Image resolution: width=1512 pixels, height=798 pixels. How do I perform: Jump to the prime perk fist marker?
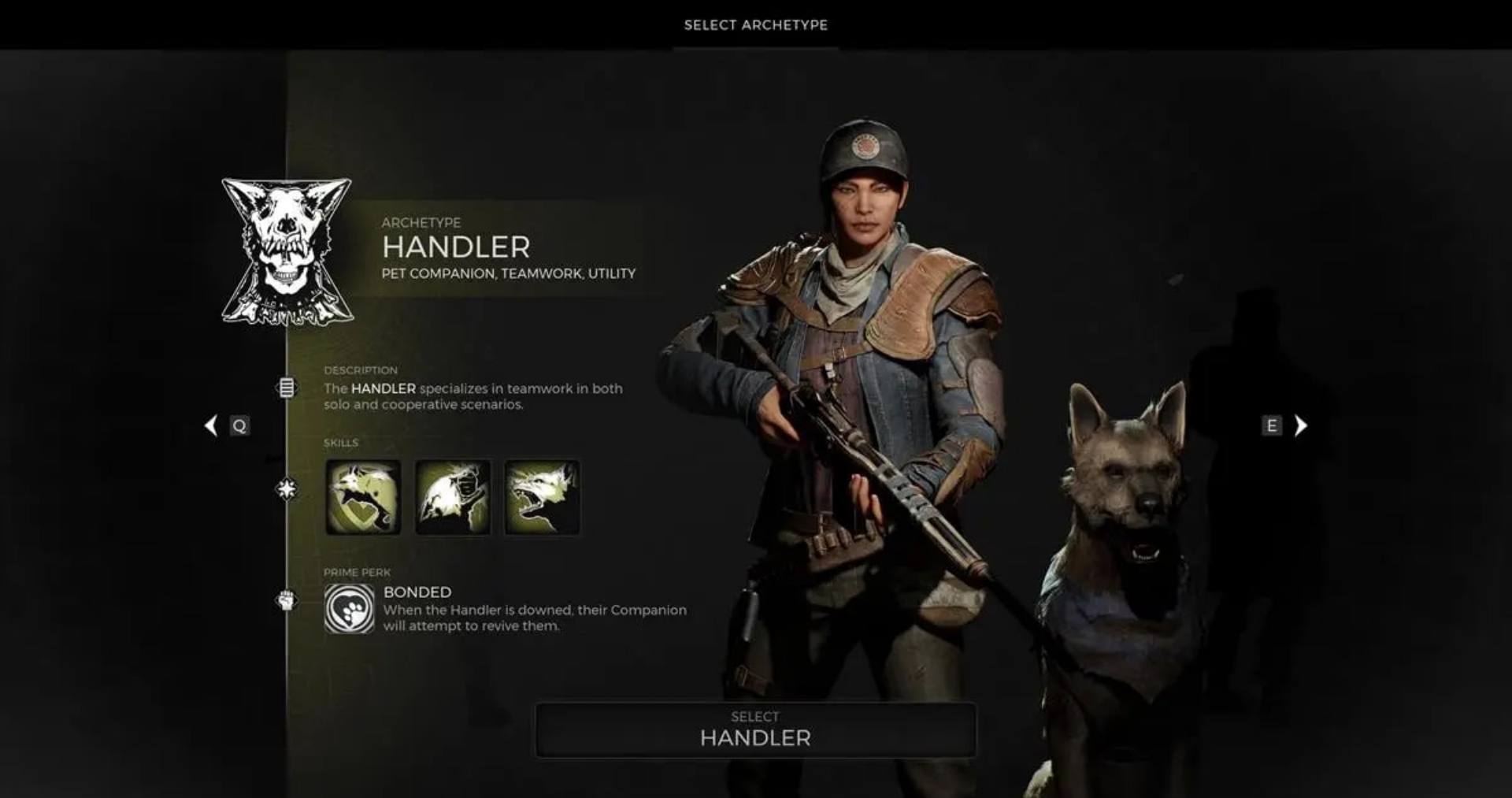(x=287, y=601)
